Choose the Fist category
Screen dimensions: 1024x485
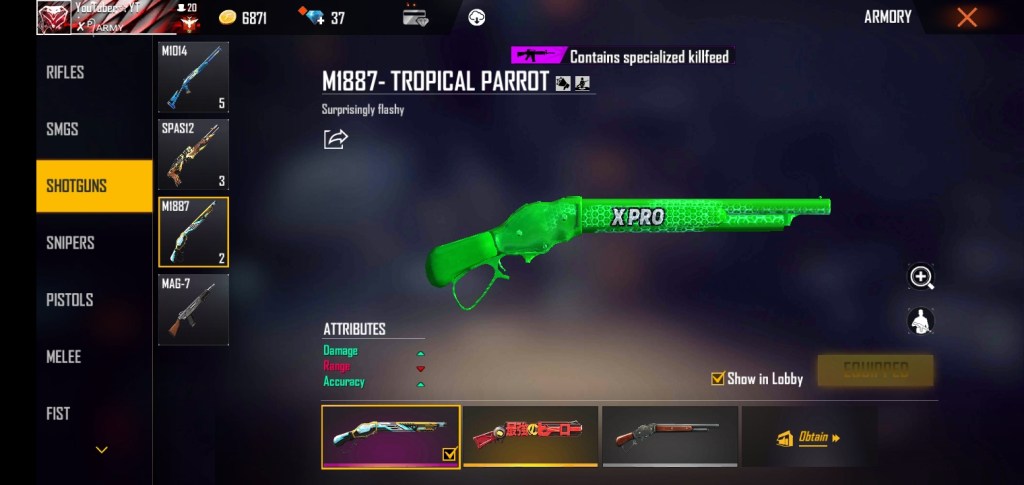coord(58,413)
